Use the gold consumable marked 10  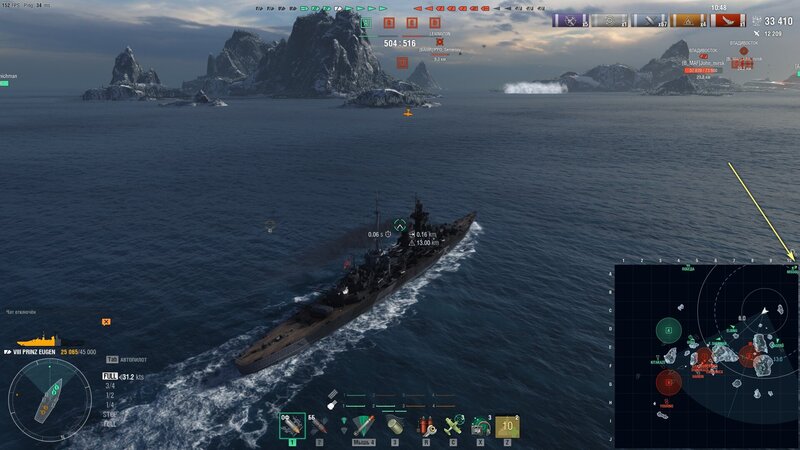[x=507, y=427]
